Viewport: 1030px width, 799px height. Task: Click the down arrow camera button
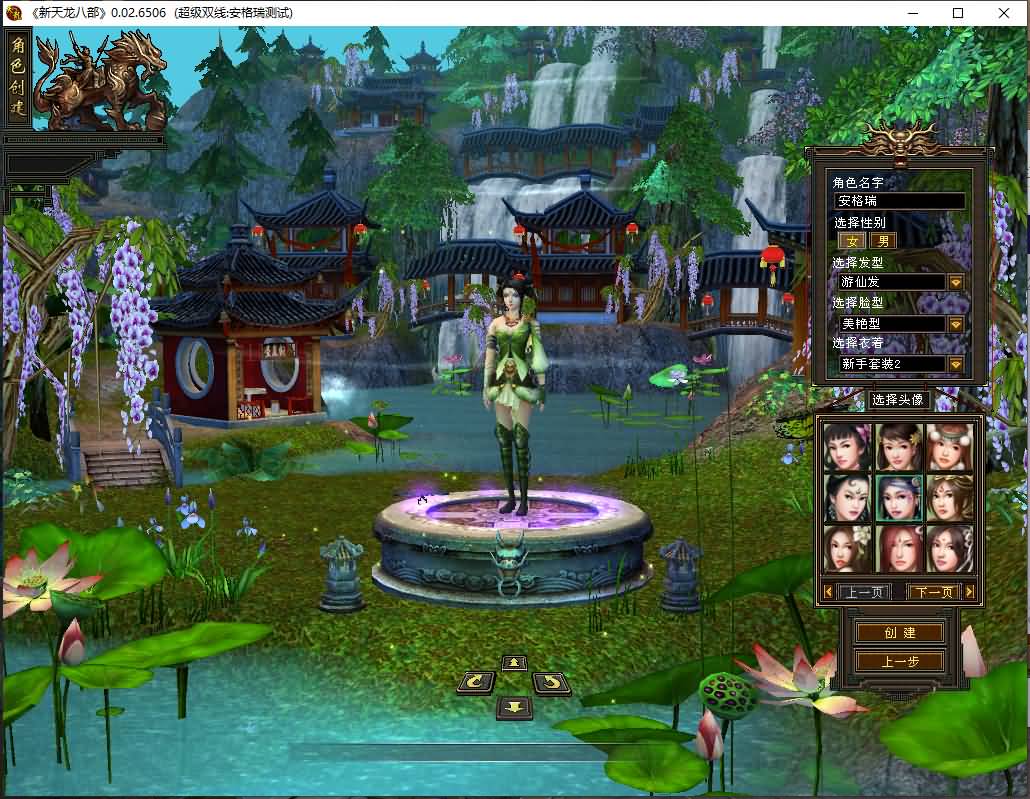(x=514, y=707)
